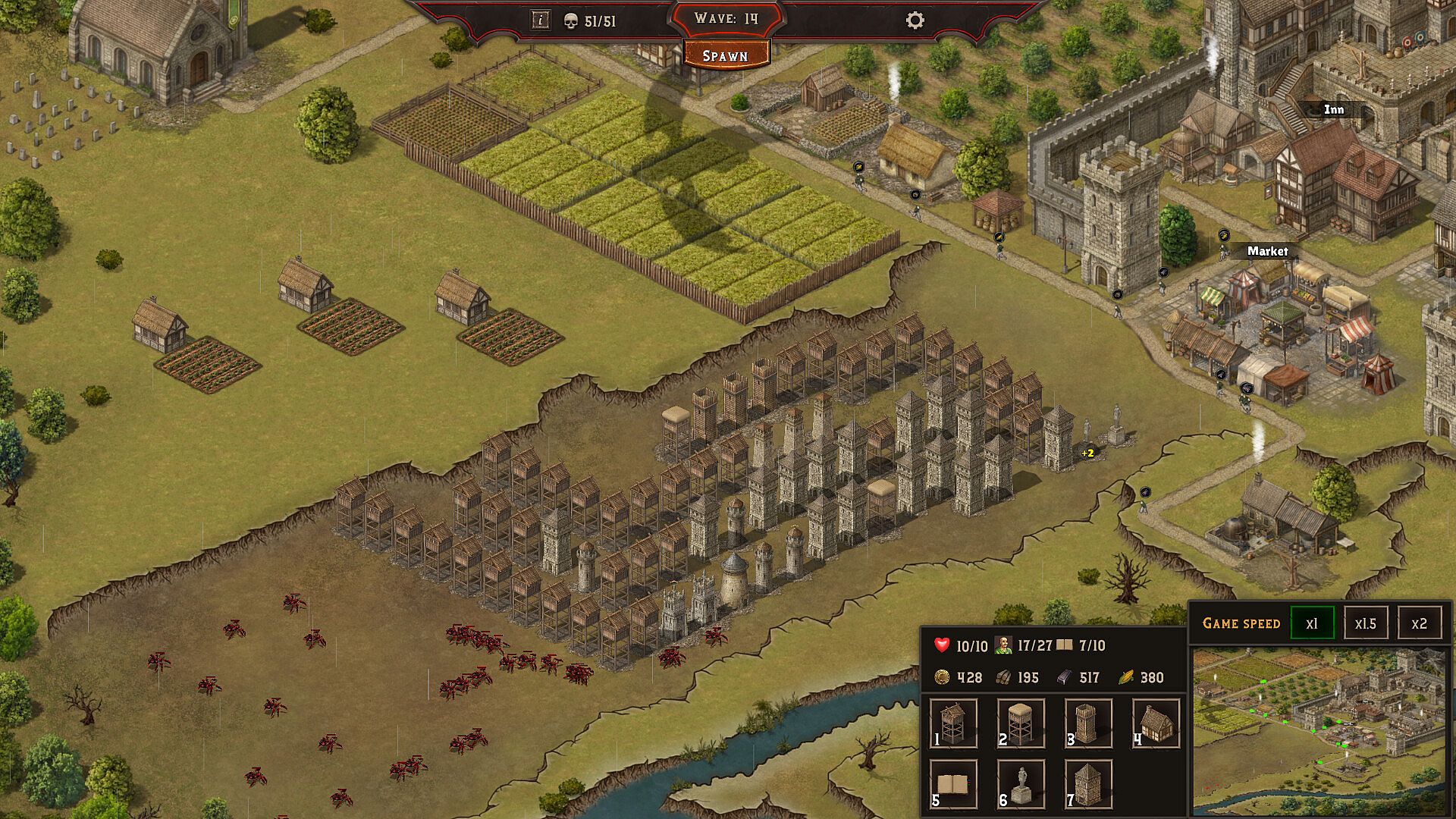Open the settings gear menu
1456x819 pixels.
point(915,20)
